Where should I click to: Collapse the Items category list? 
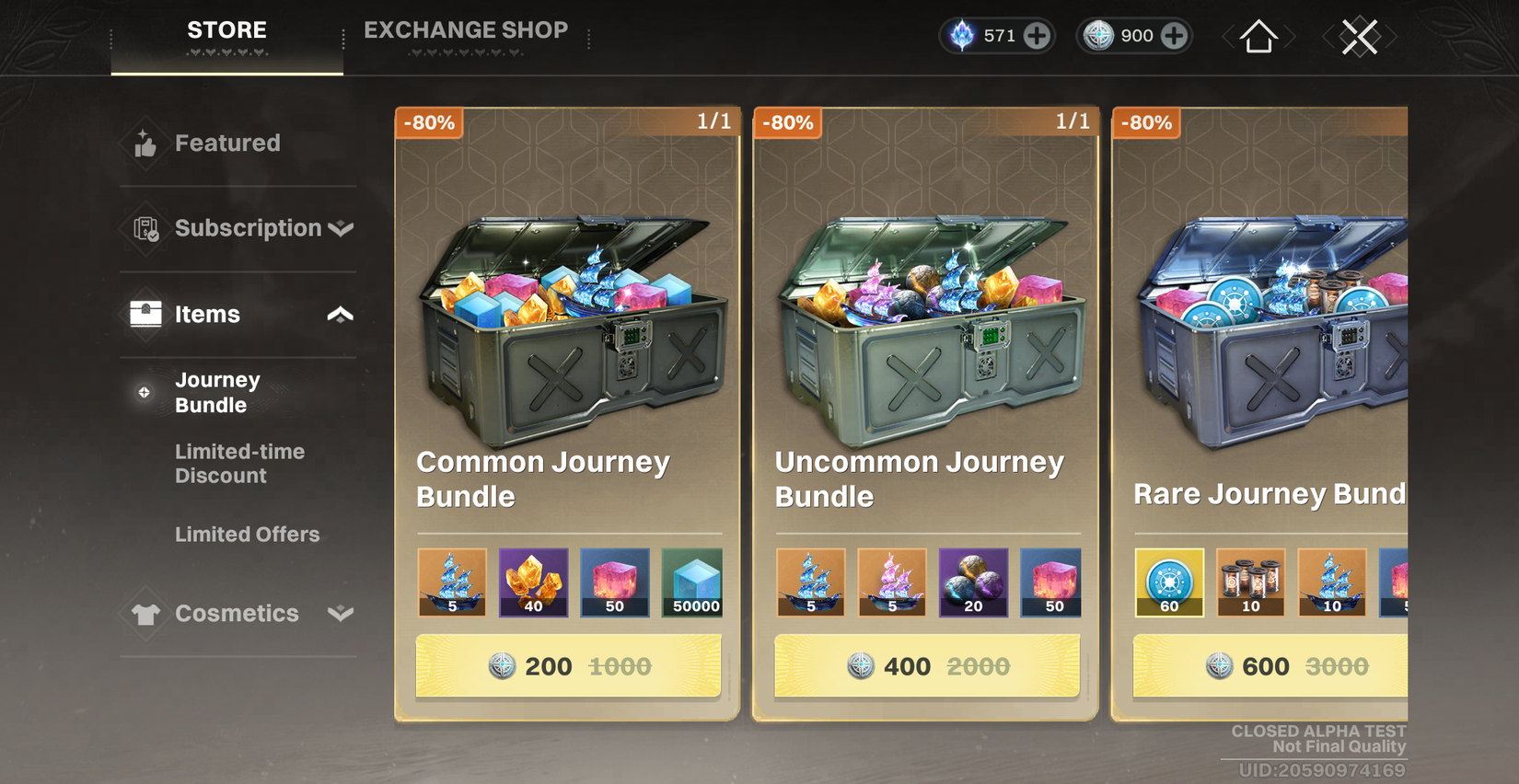click(x=340, y=314)
